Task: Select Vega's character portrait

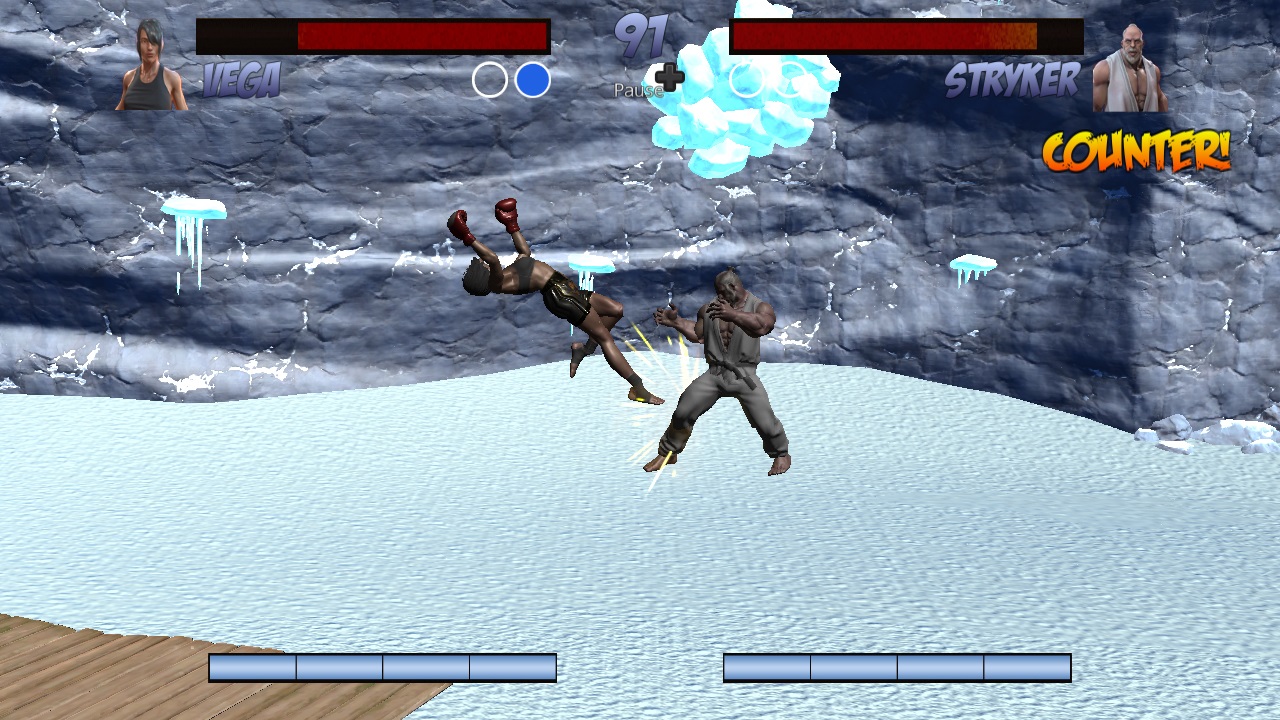Action: (148, 60)
